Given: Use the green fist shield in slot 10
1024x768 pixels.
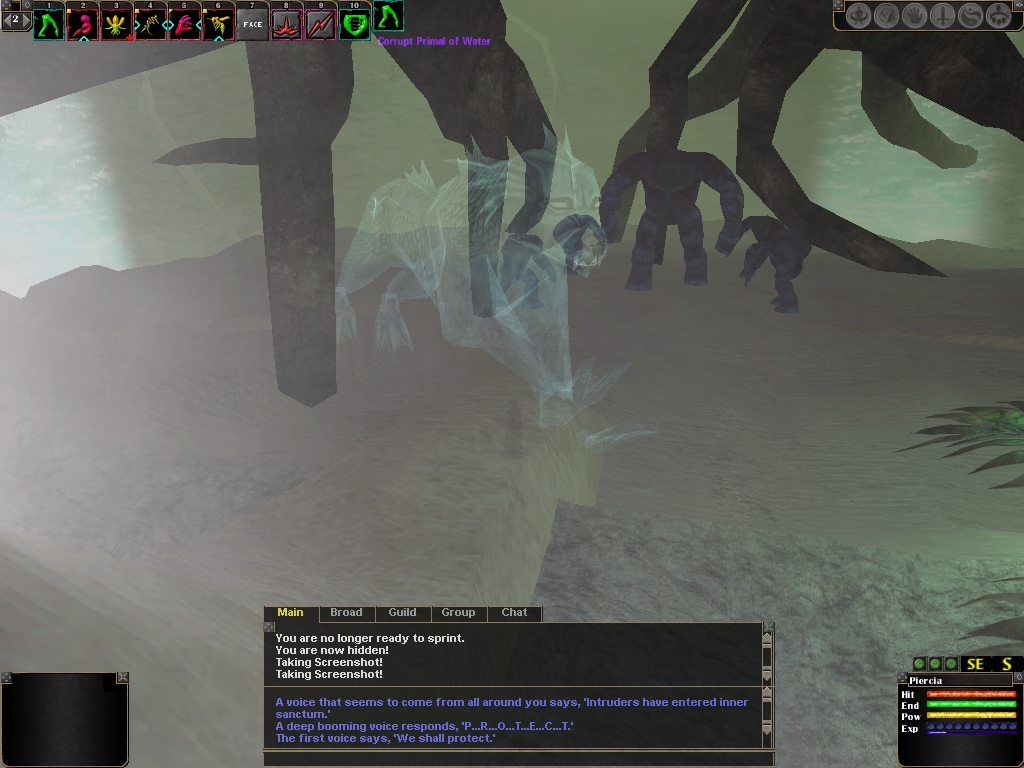Looking at the screenshot, I should 355,24.
